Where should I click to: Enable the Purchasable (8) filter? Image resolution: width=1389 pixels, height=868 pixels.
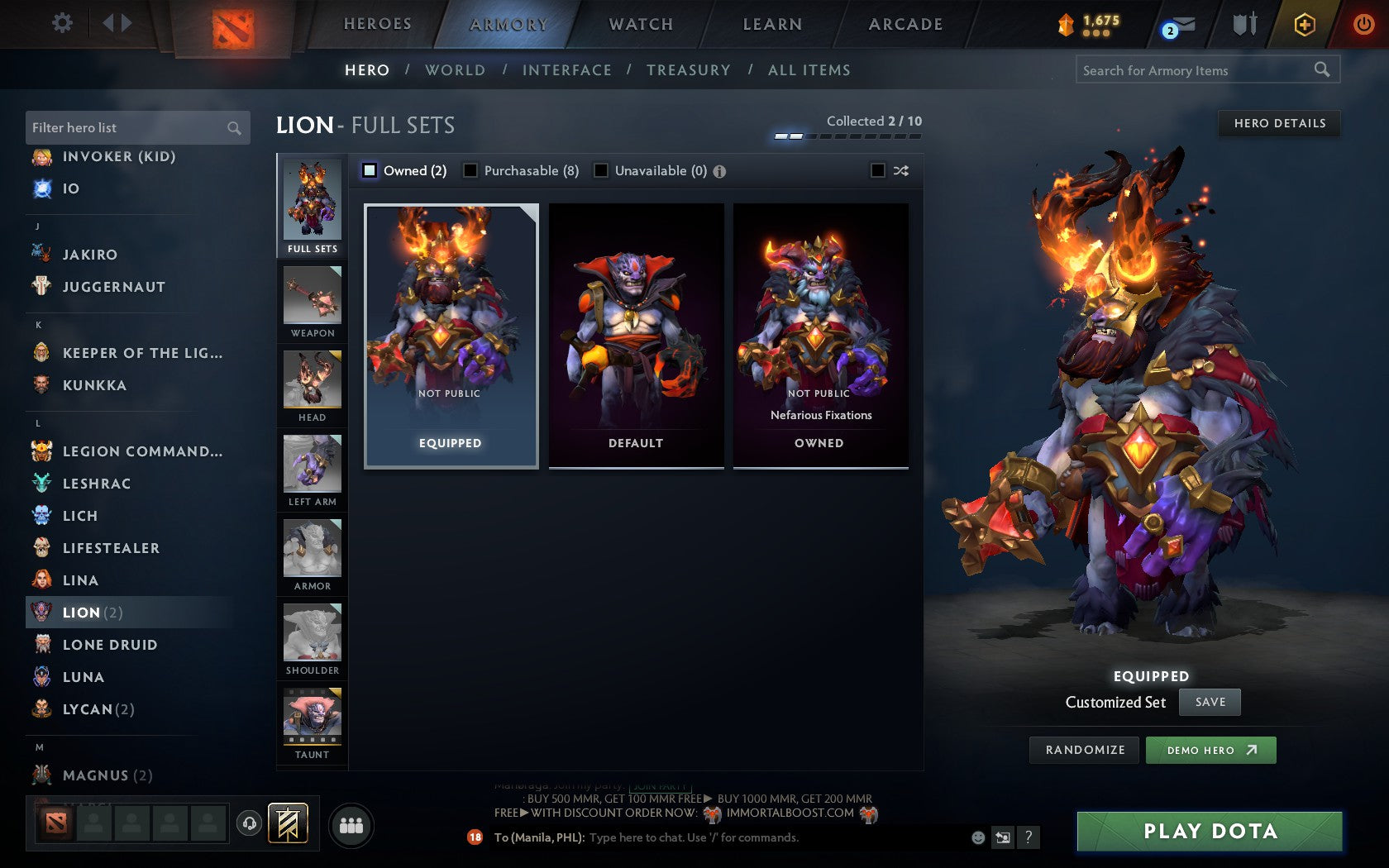coord(471,170)
